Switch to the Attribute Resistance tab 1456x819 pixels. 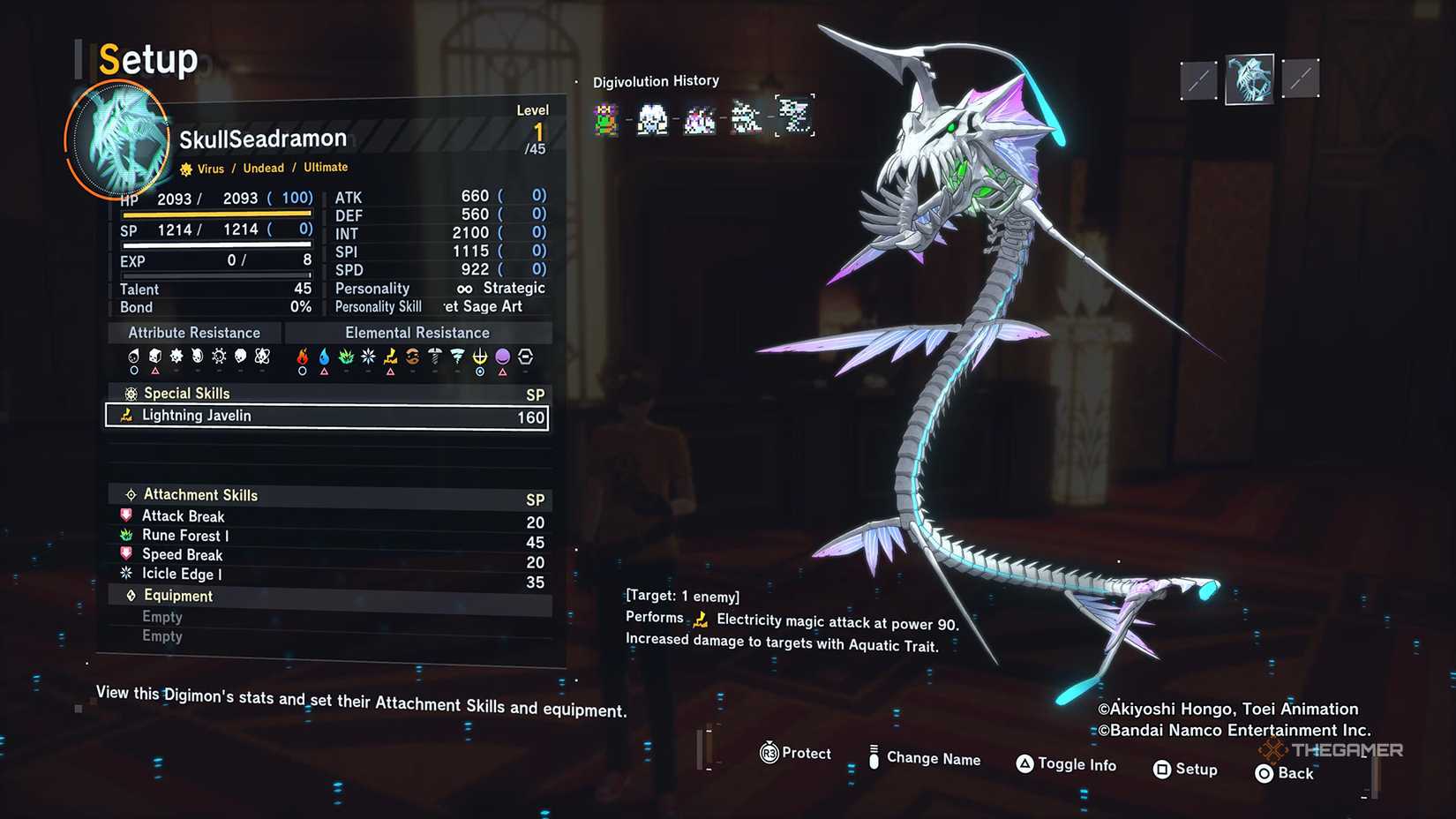tap(193, 333)
